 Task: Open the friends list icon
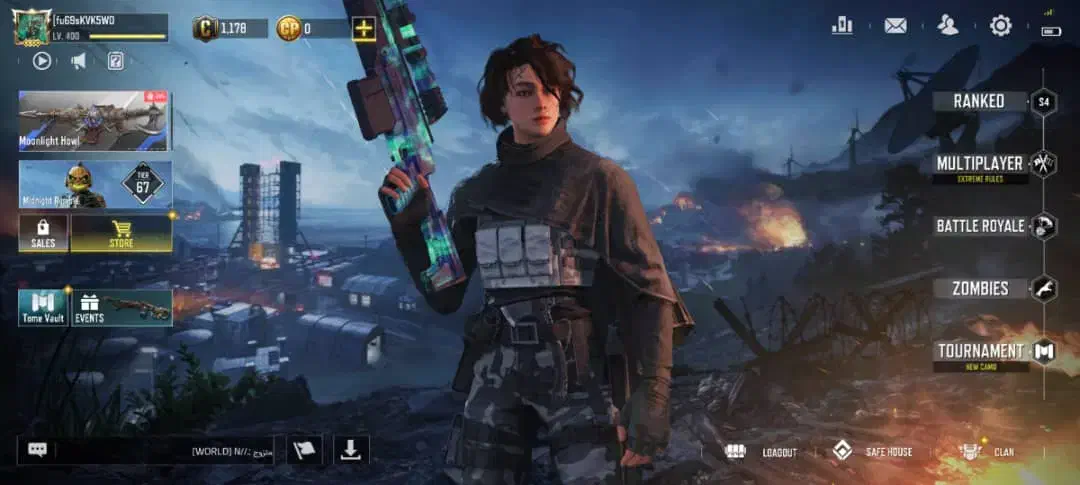click(x=948, y=26)
